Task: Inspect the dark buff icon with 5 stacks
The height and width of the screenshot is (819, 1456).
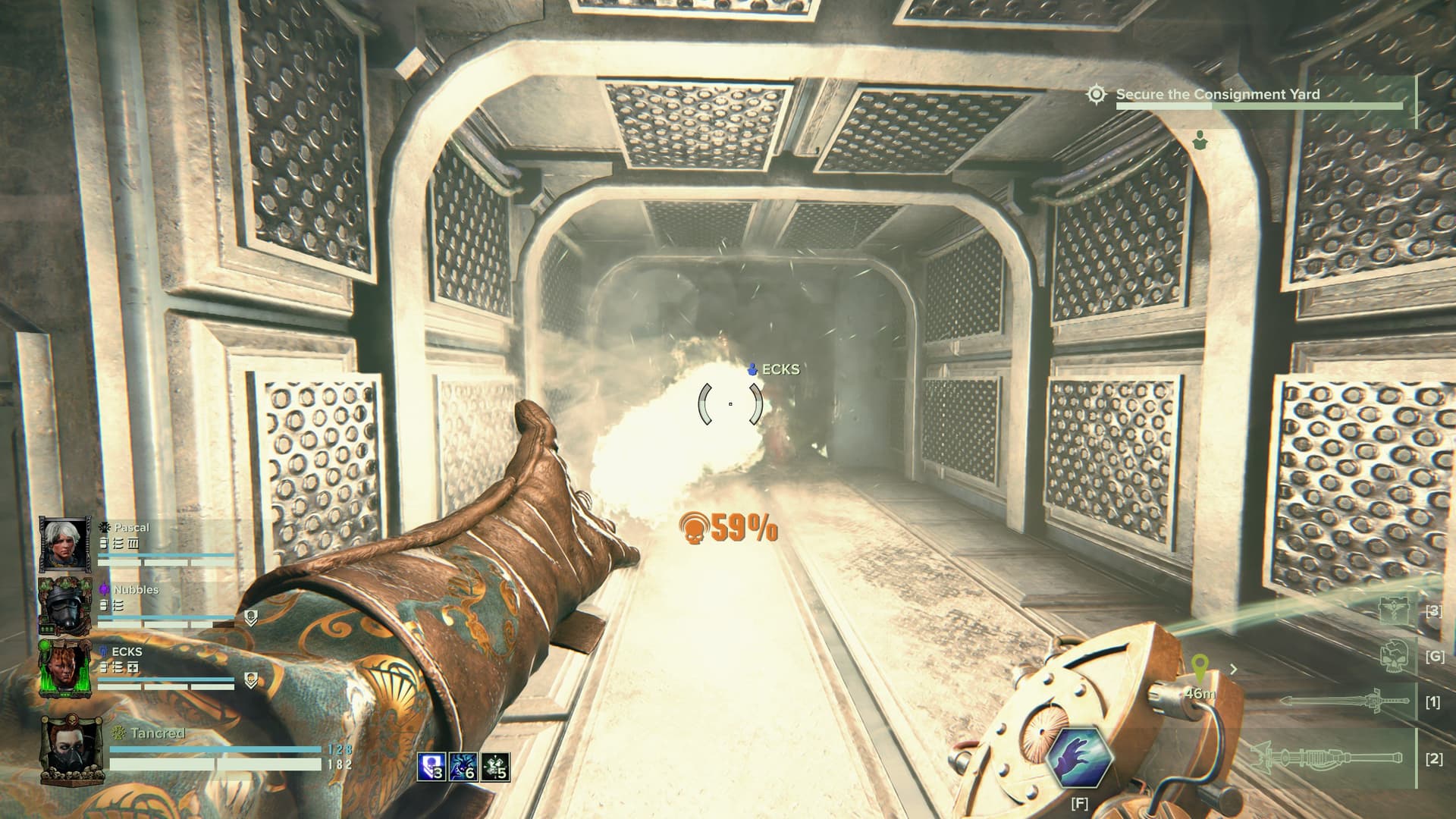Action: coord(495,767)
